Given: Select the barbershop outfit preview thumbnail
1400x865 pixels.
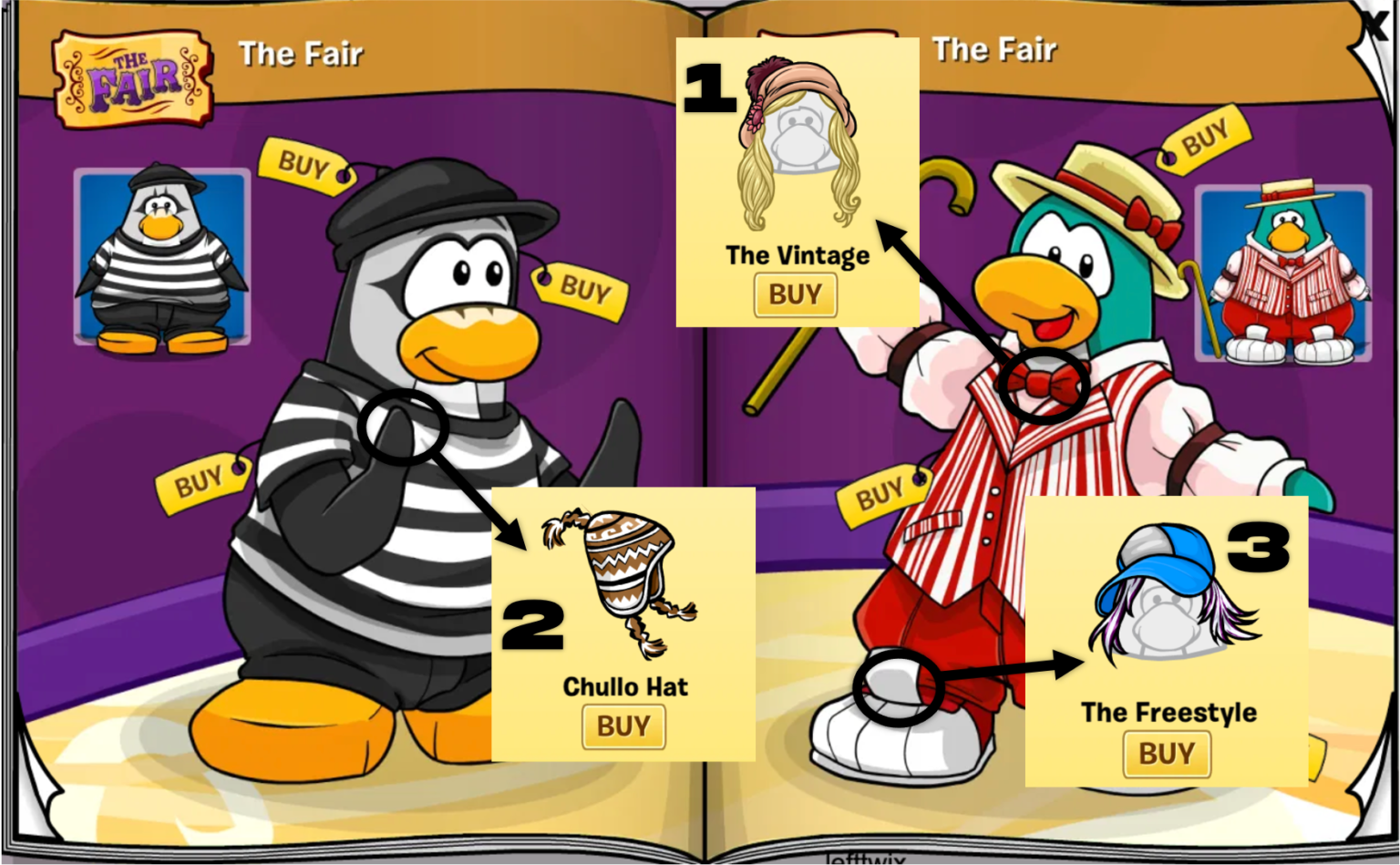Looking at the screenshot, I should (x=1285, y=273).
